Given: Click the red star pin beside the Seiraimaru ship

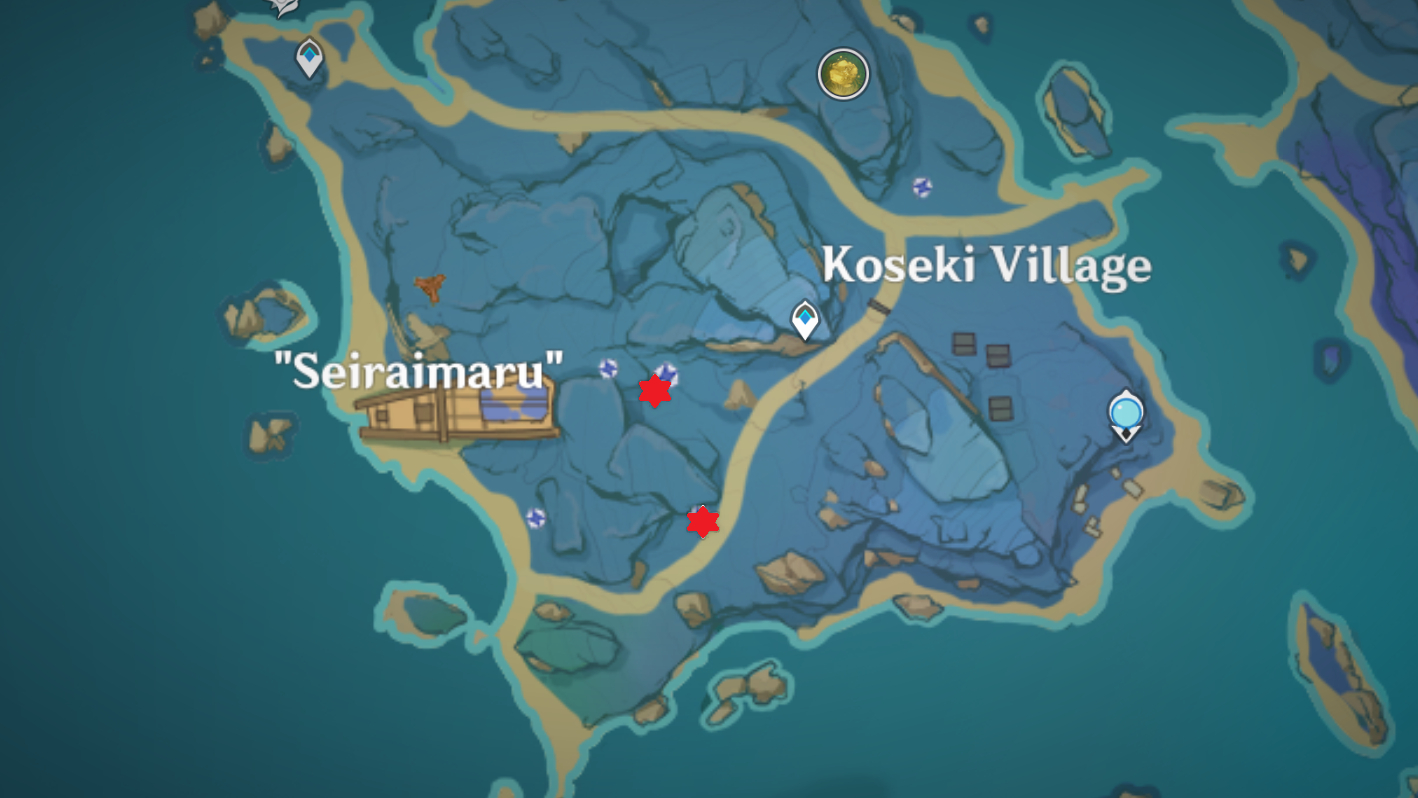Looking at the screenshot, I should [x=655, y=391].
